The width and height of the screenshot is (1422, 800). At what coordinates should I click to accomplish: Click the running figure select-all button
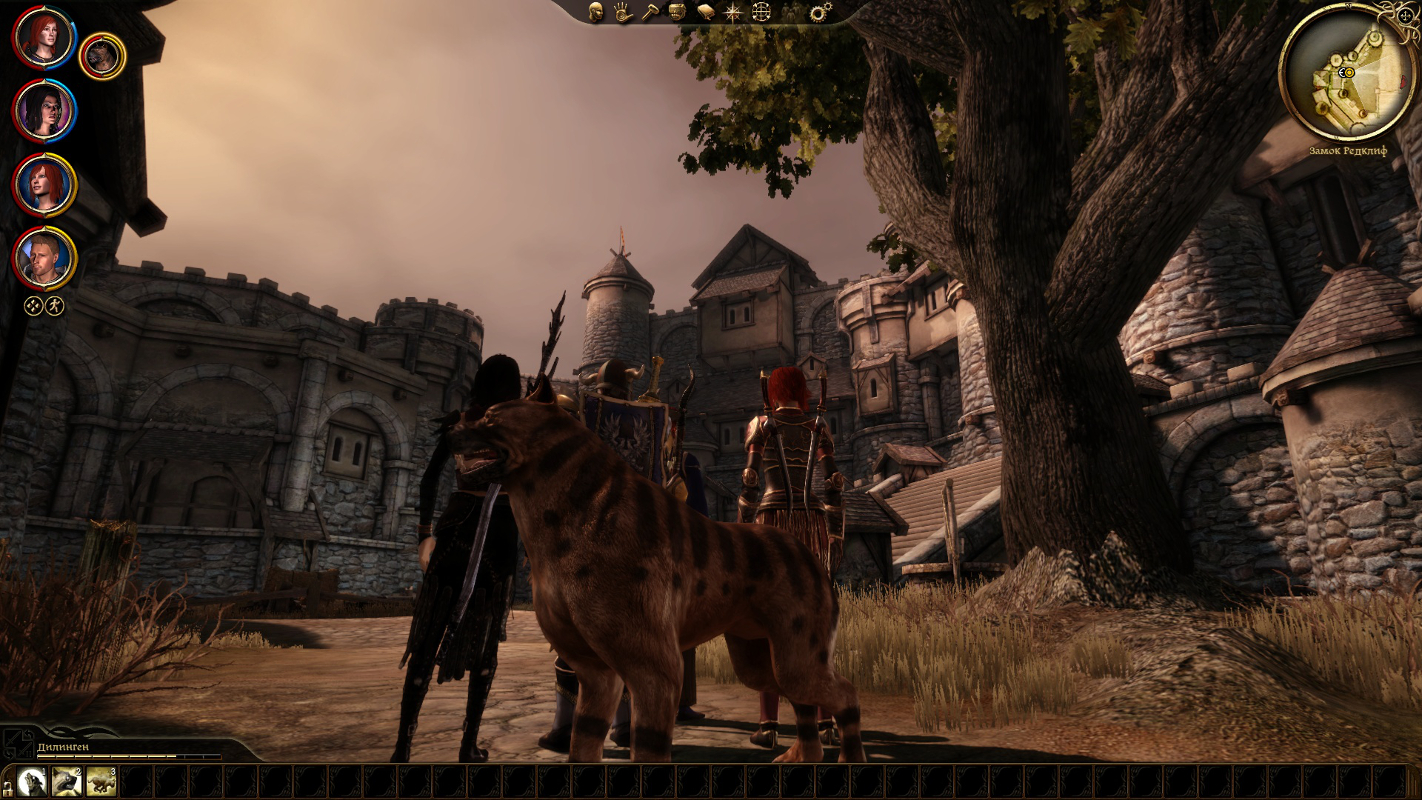(55, 306)
